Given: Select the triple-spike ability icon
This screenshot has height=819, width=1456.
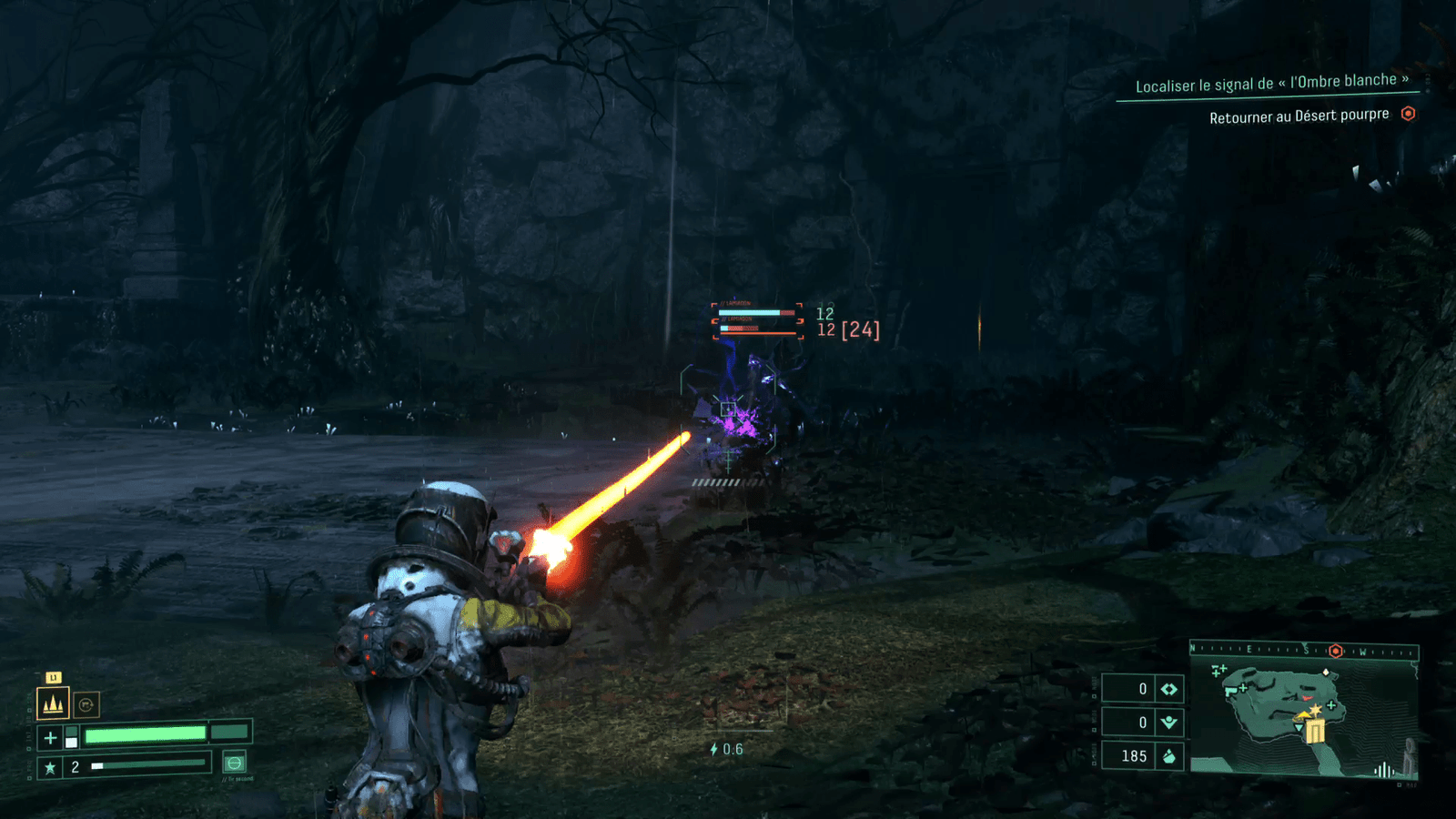Looking at the screenshot, I should (x=53, y=703).
